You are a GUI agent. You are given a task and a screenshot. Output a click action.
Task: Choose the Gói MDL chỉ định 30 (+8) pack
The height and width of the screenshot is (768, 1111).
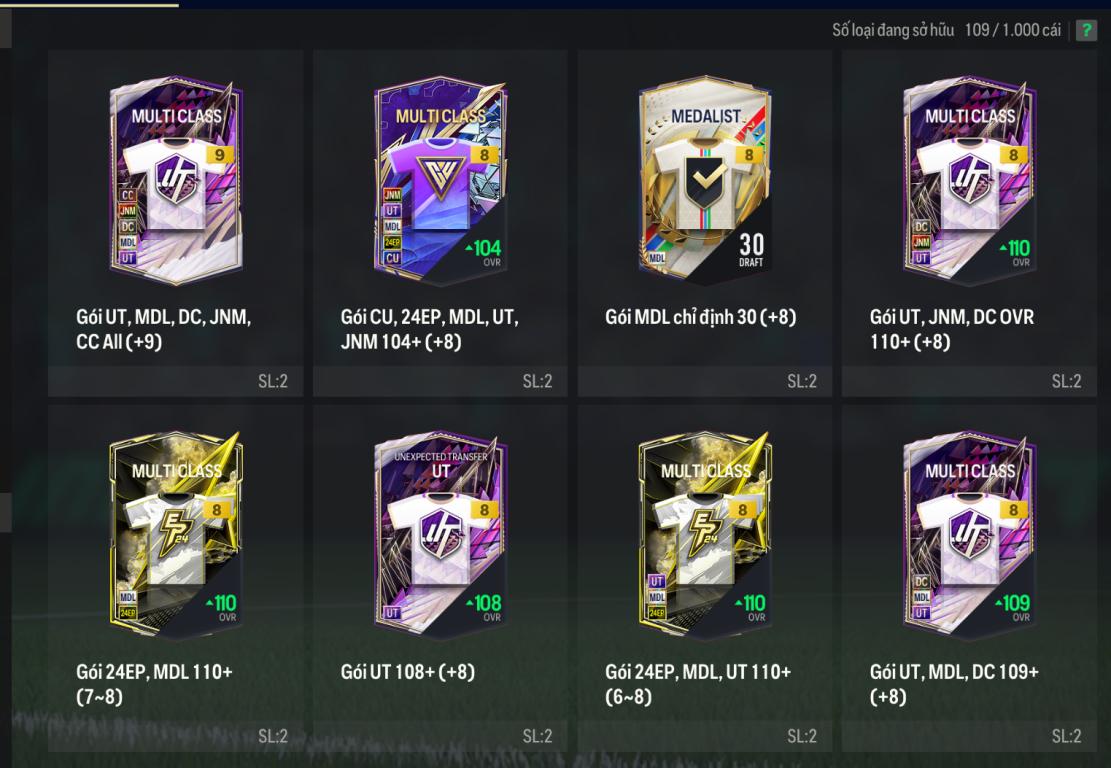tap(705, 180)
